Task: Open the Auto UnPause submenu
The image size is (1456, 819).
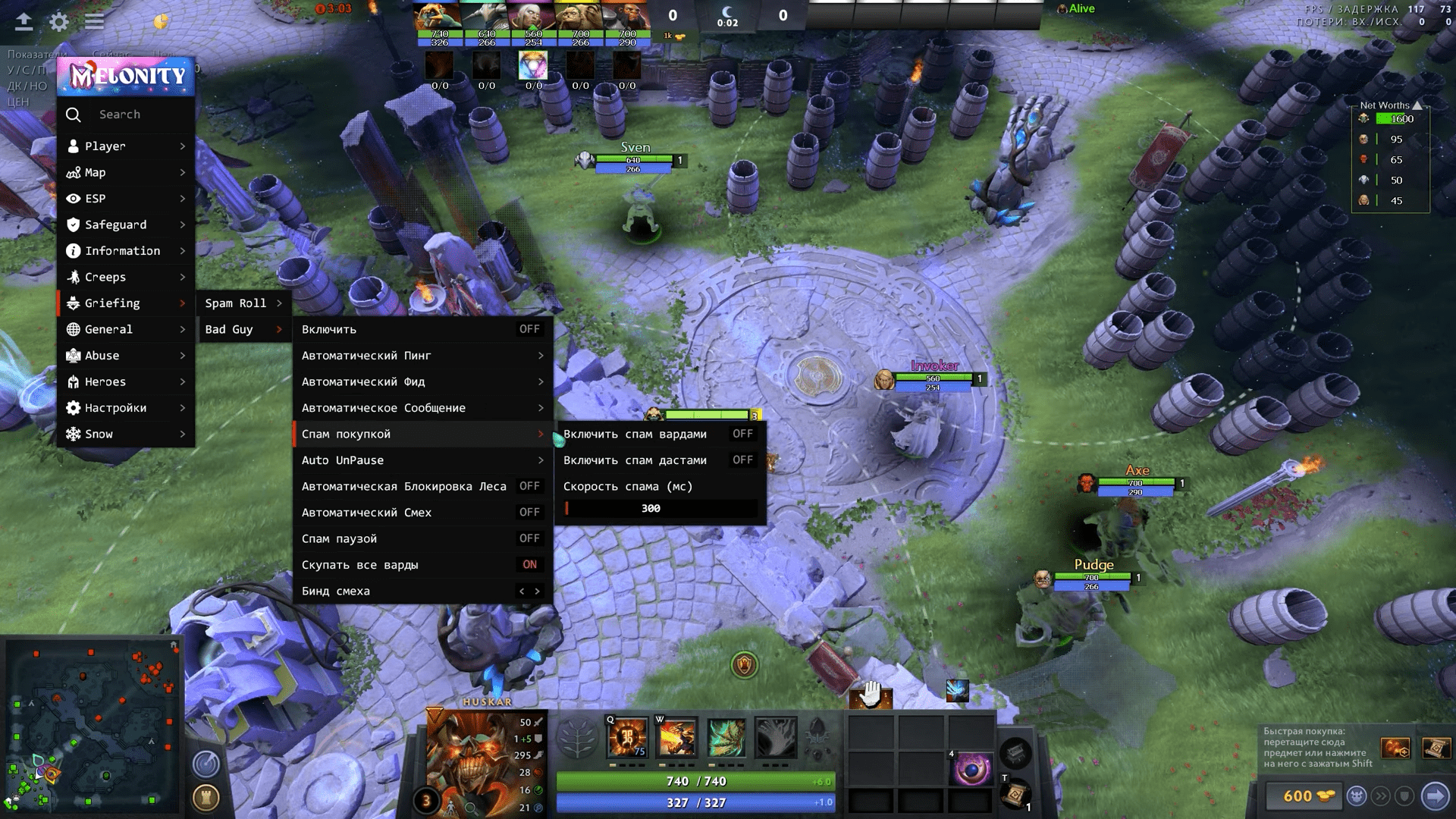Action: (422, 460)
